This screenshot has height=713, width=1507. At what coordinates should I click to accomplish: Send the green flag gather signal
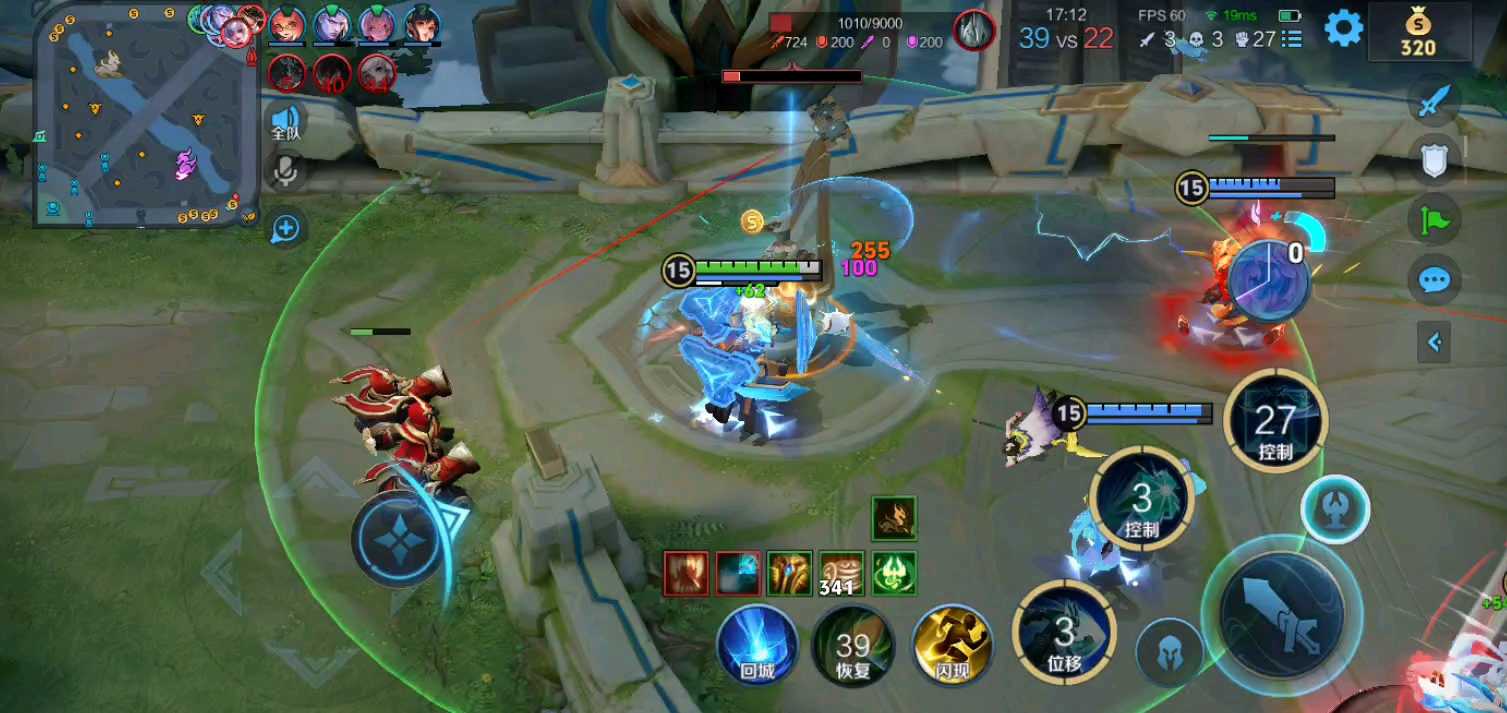pos(1434,220)
